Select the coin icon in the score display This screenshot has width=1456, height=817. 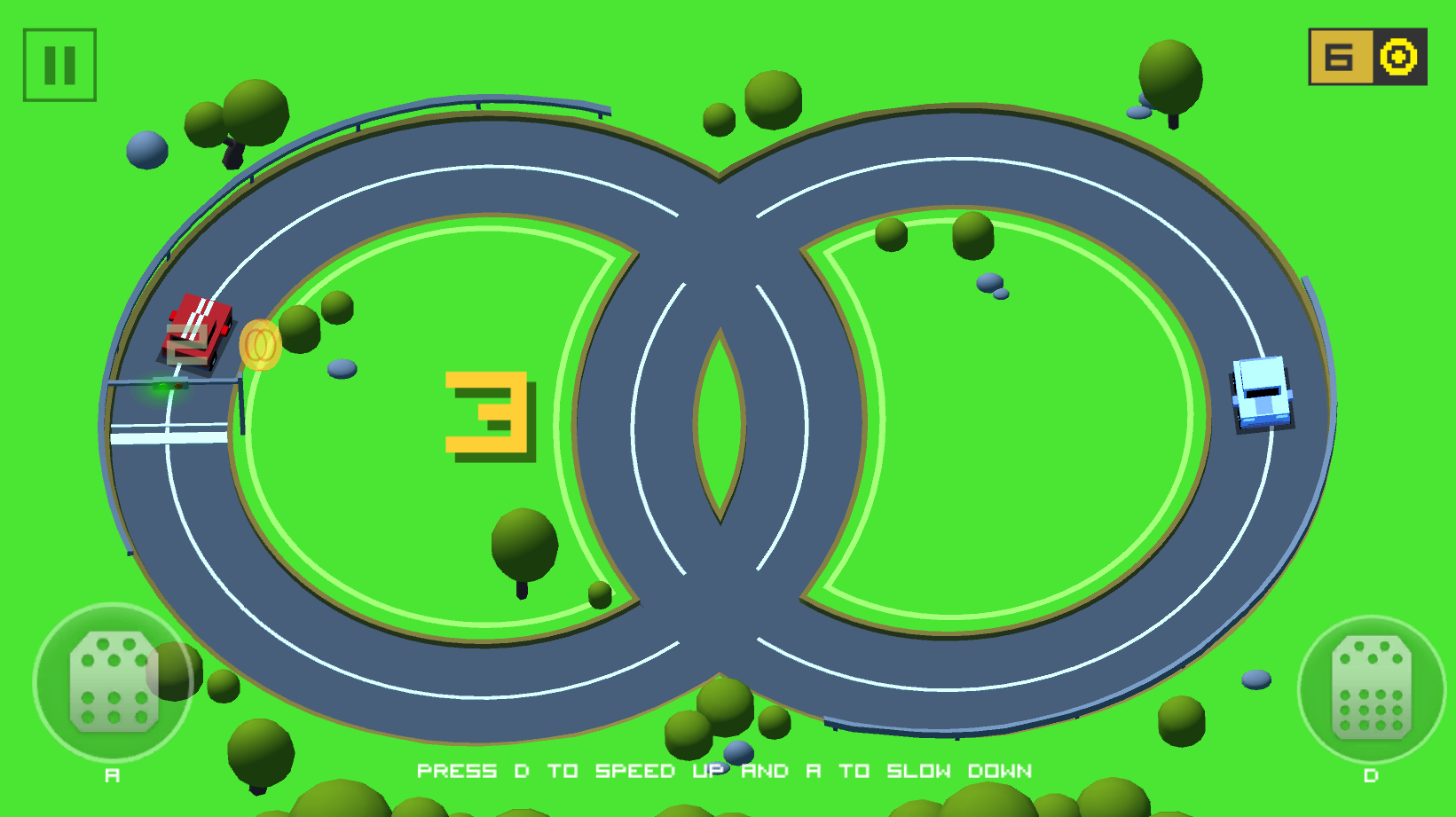click(x=1399, y=59)
